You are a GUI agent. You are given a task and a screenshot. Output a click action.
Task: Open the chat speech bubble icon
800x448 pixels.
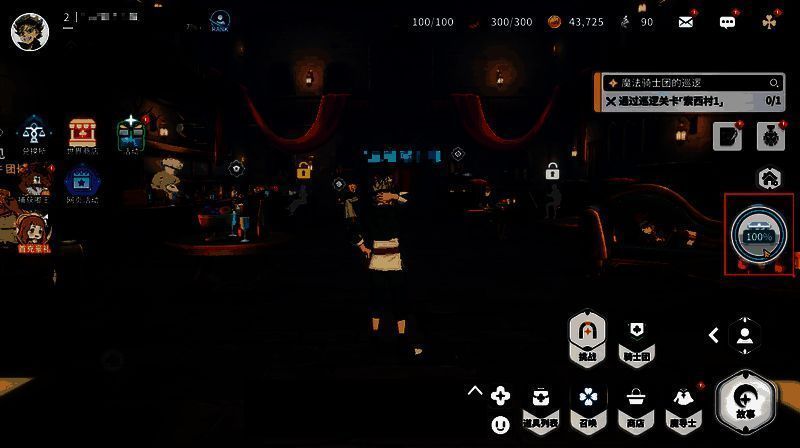coord(728,21)
